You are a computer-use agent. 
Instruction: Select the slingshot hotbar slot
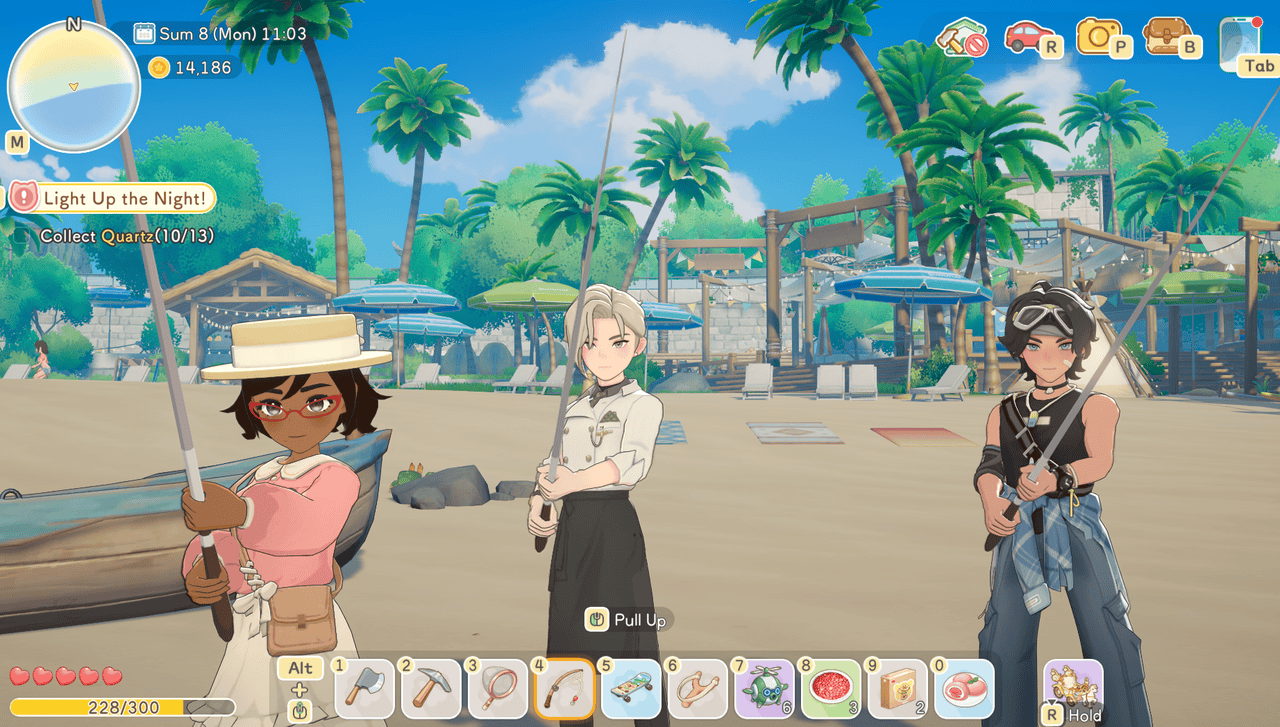click(698, 690)
